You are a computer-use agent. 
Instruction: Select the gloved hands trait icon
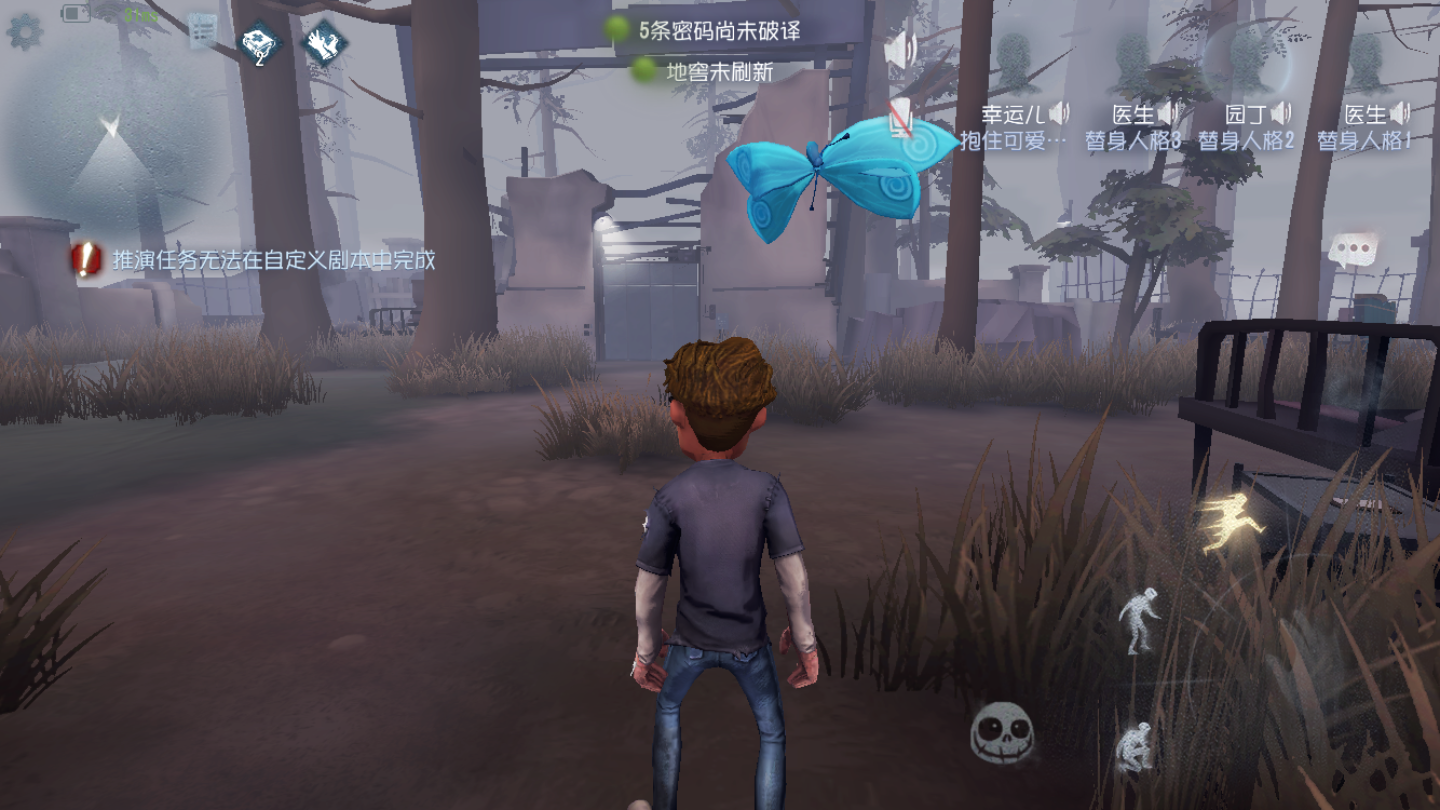tap(323, 44)
